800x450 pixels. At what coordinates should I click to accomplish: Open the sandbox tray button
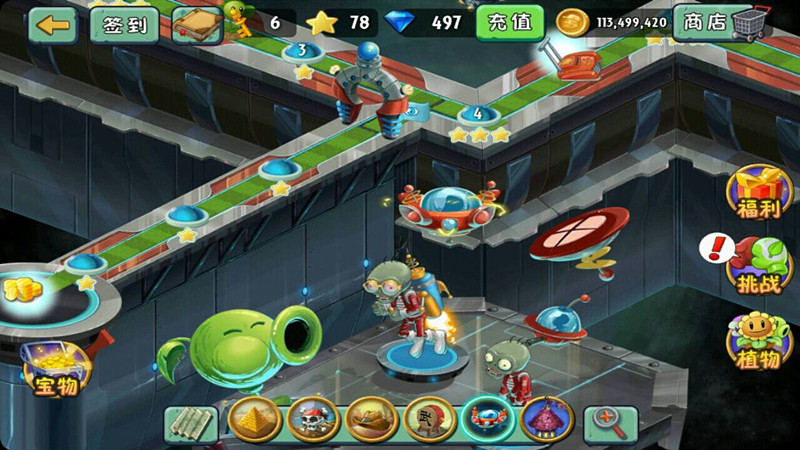click(x=196, y=25)
